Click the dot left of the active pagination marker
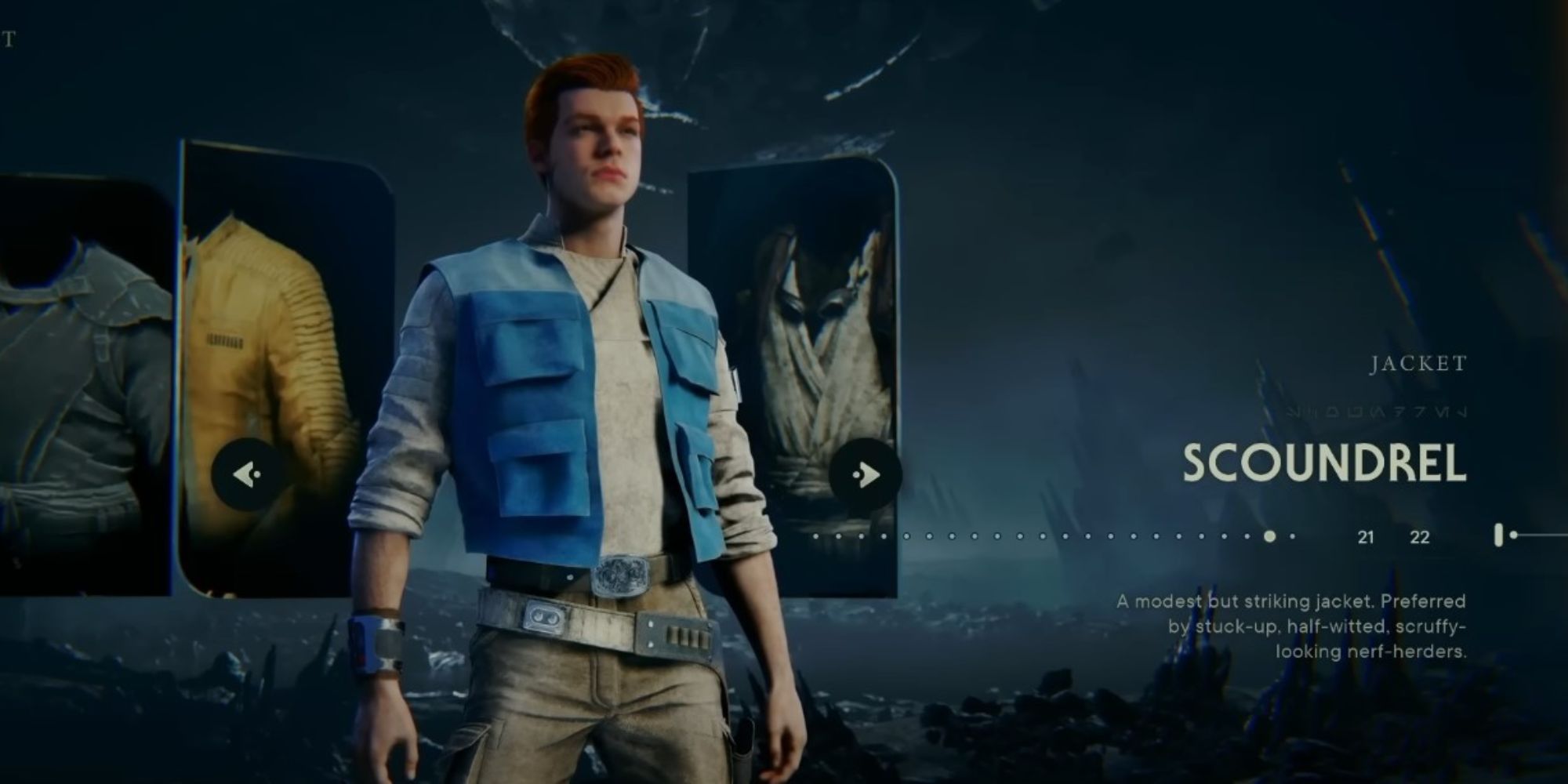Image resolution: width=1568 pixels, height=784 pixels. [1247, 536]
